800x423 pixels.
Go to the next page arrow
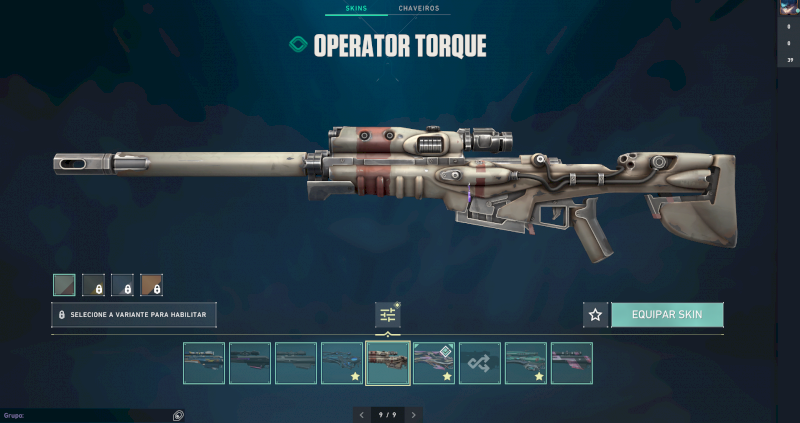(x=414, y=414)
